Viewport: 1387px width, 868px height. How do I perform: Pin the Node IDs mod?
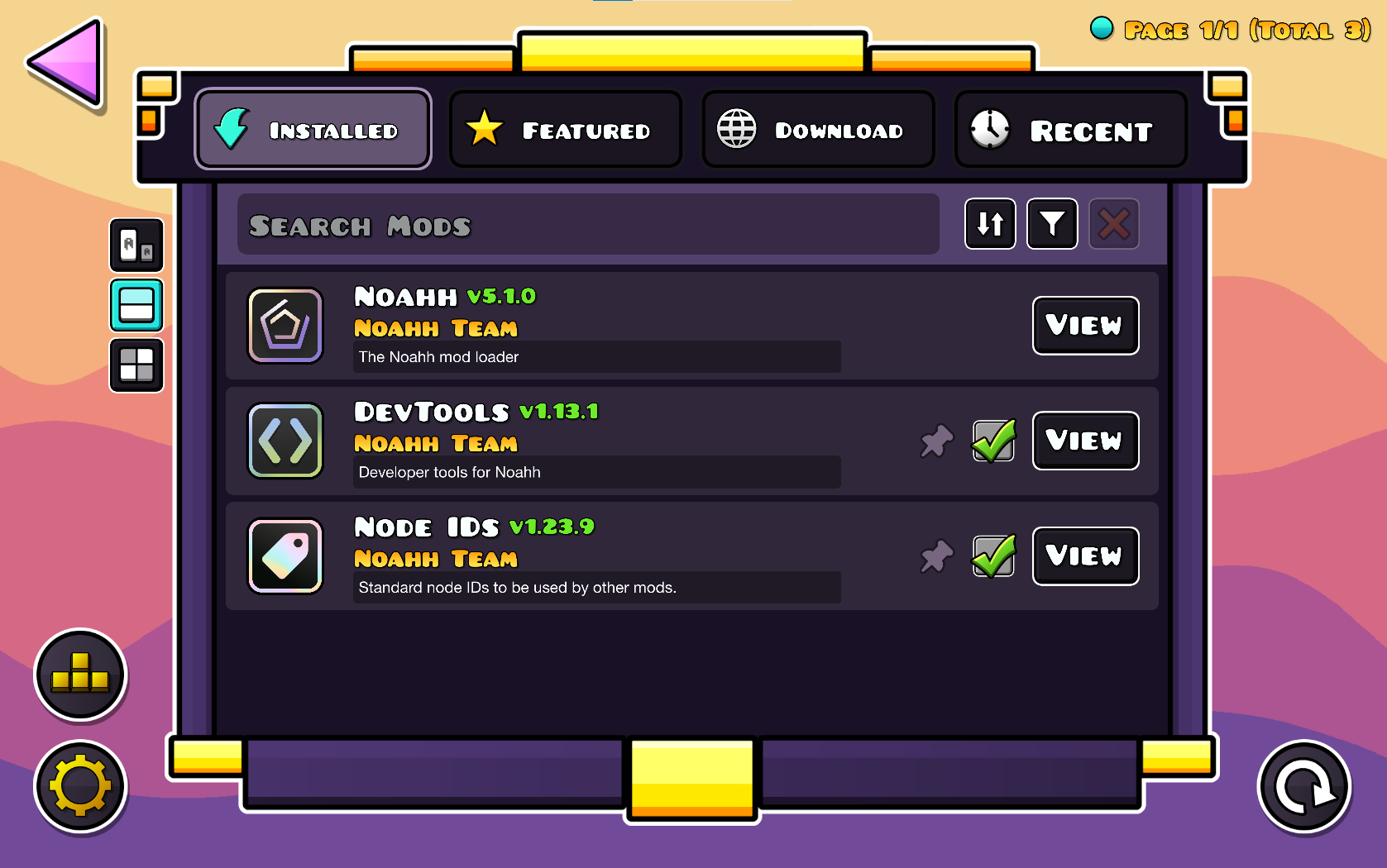pos(936,556)
